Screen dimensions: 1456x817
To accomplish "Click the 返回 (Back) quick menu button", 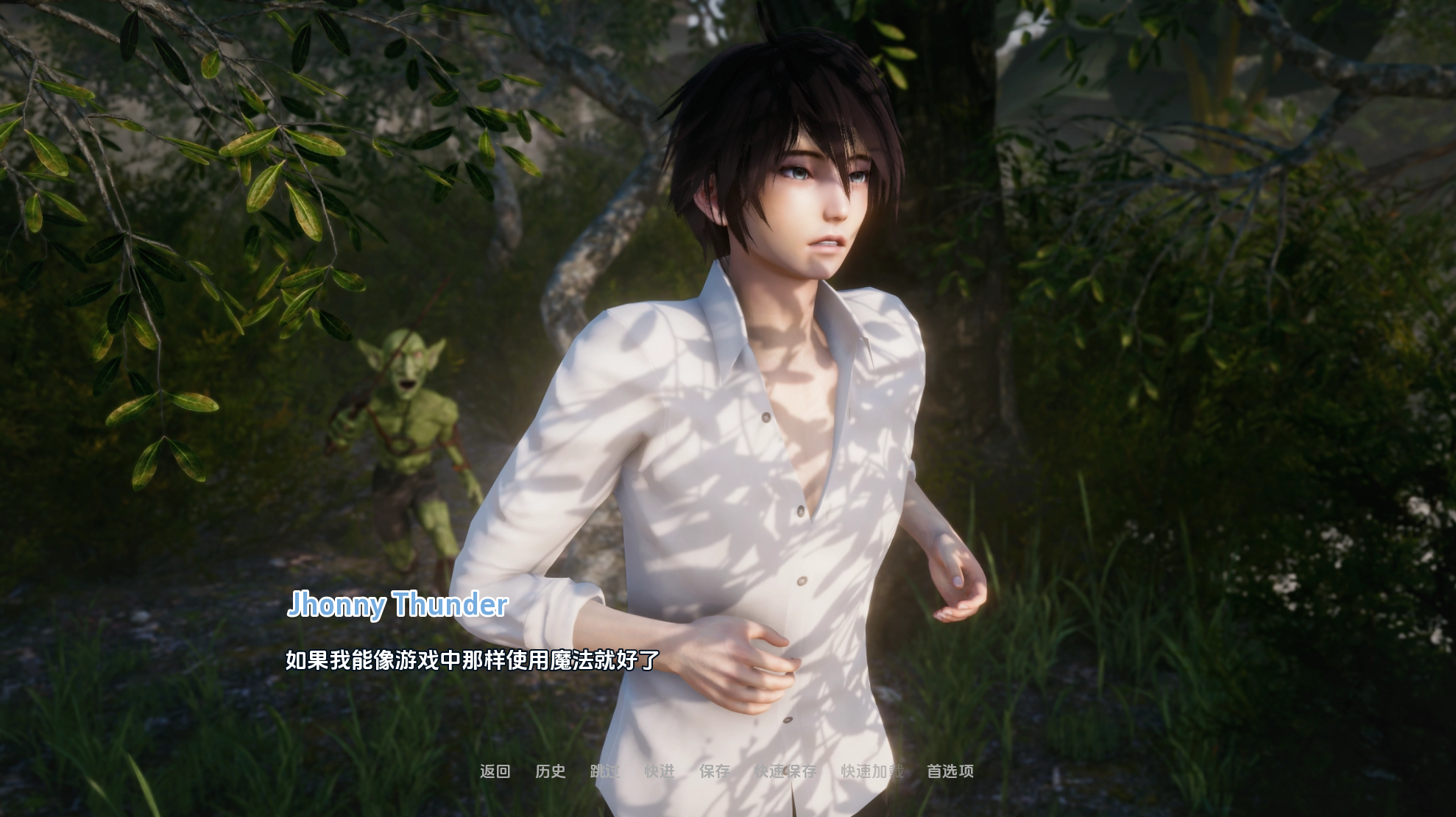I will [495, 771].
